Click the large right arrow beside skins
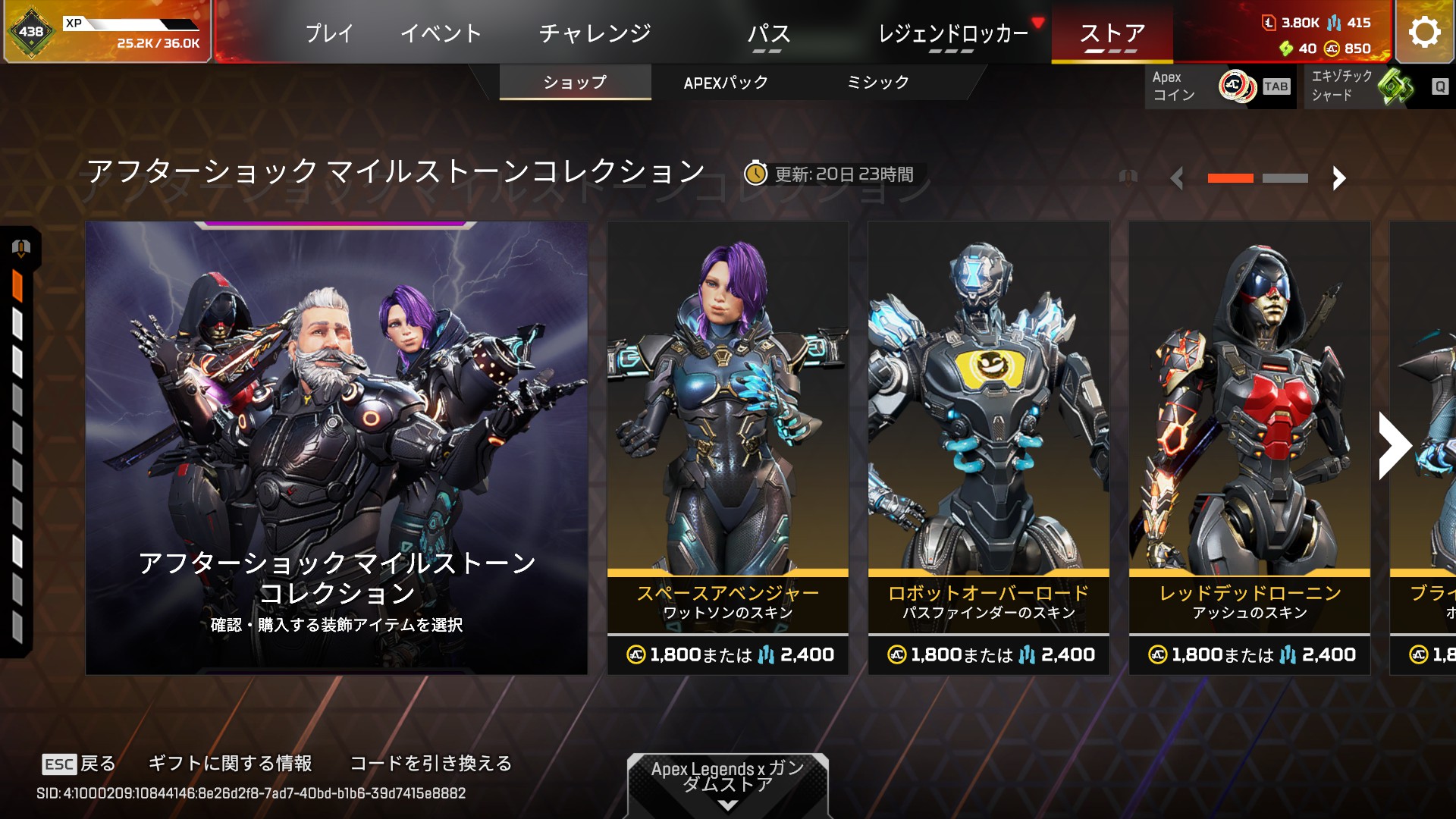1456x819 pixels. [1394, 446]
